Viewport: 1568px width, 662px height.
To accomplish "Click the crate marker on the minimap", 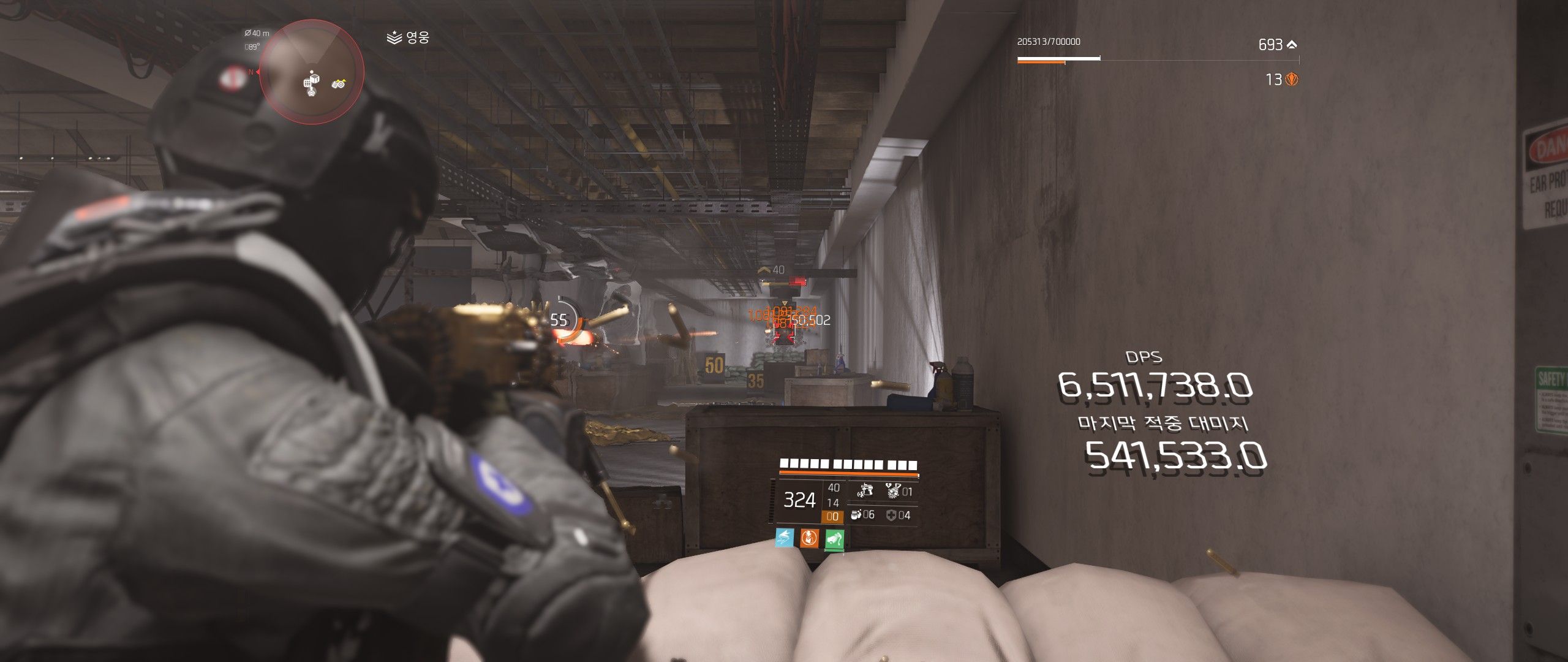I will pyautogui.click(x=312, y=83).
